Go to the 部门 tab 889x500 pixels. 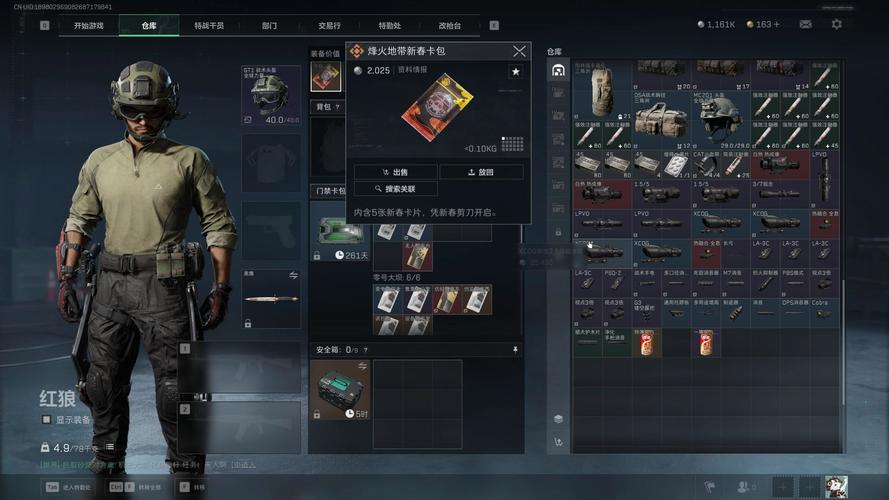click(269, 25)
